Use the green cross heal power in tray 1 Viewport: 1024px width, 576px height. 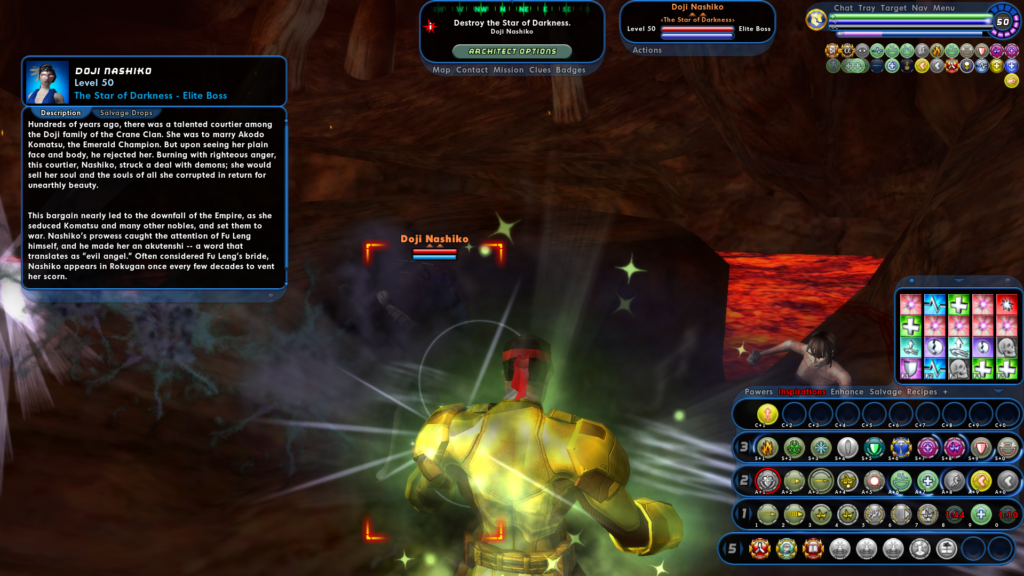982,515
